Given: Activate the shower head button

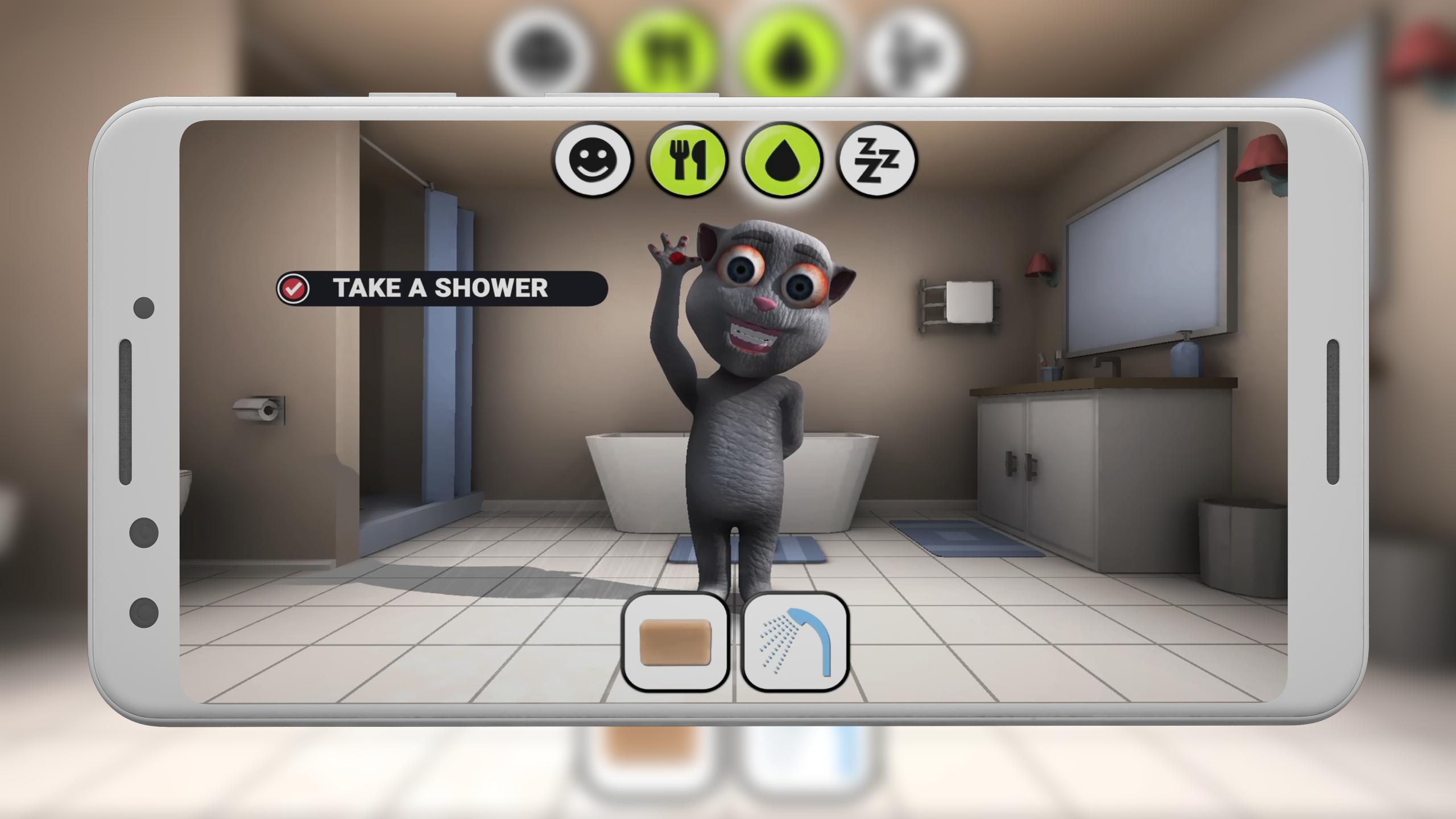Looking at the screenshot, I should 795,642.
